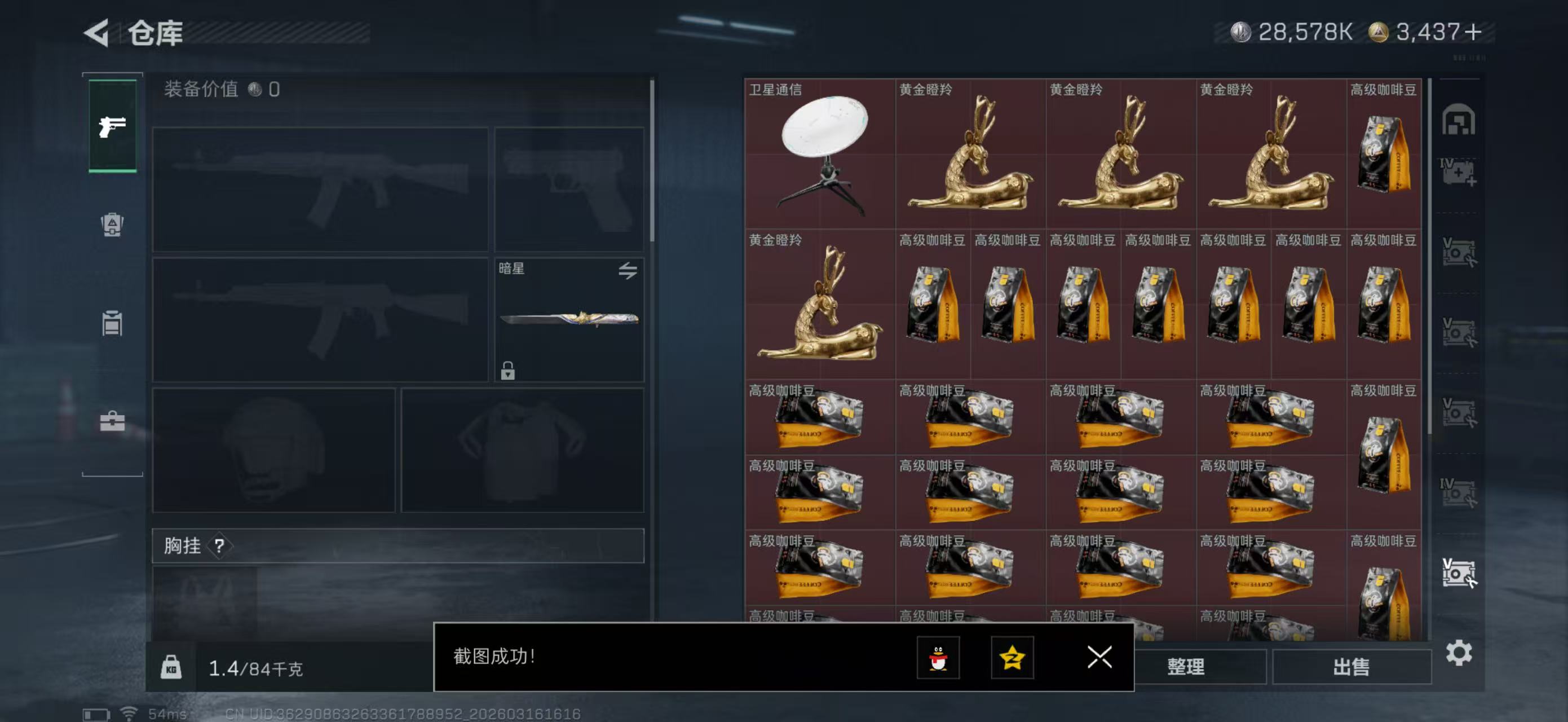Viewport: 1568px width, 722px height.
Task: Share screenshot via the QQ penguin icon
Action: 940,658
